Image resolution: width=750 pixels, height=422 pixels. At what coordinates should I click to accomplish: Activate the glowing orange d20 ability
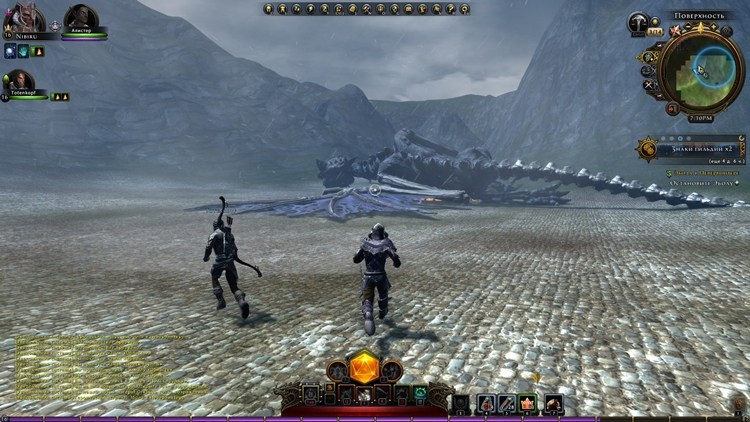(x=363, y=368)
